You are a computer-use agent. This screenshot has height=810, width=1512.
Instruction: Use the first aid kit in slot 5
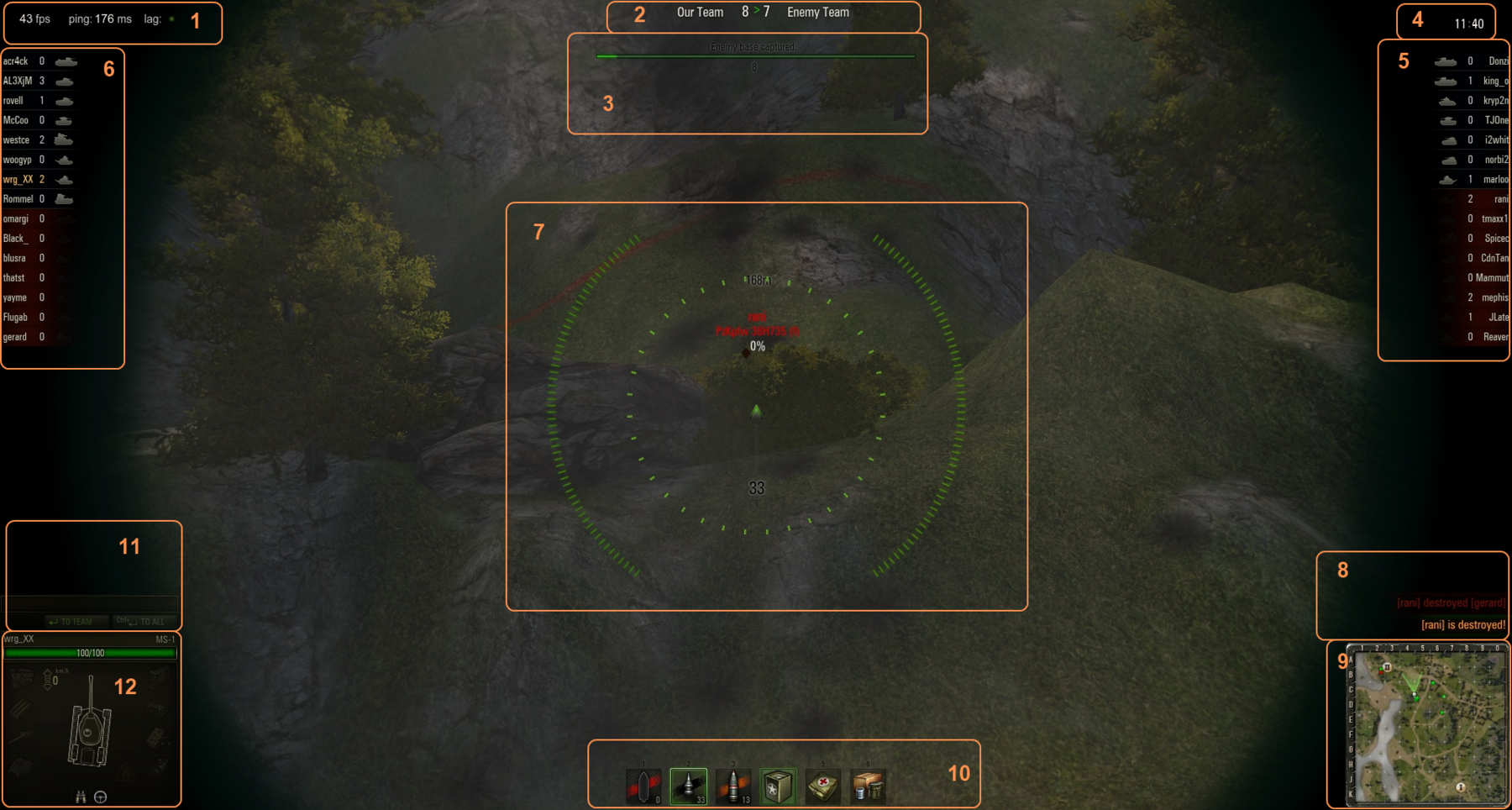pos(823,786)
